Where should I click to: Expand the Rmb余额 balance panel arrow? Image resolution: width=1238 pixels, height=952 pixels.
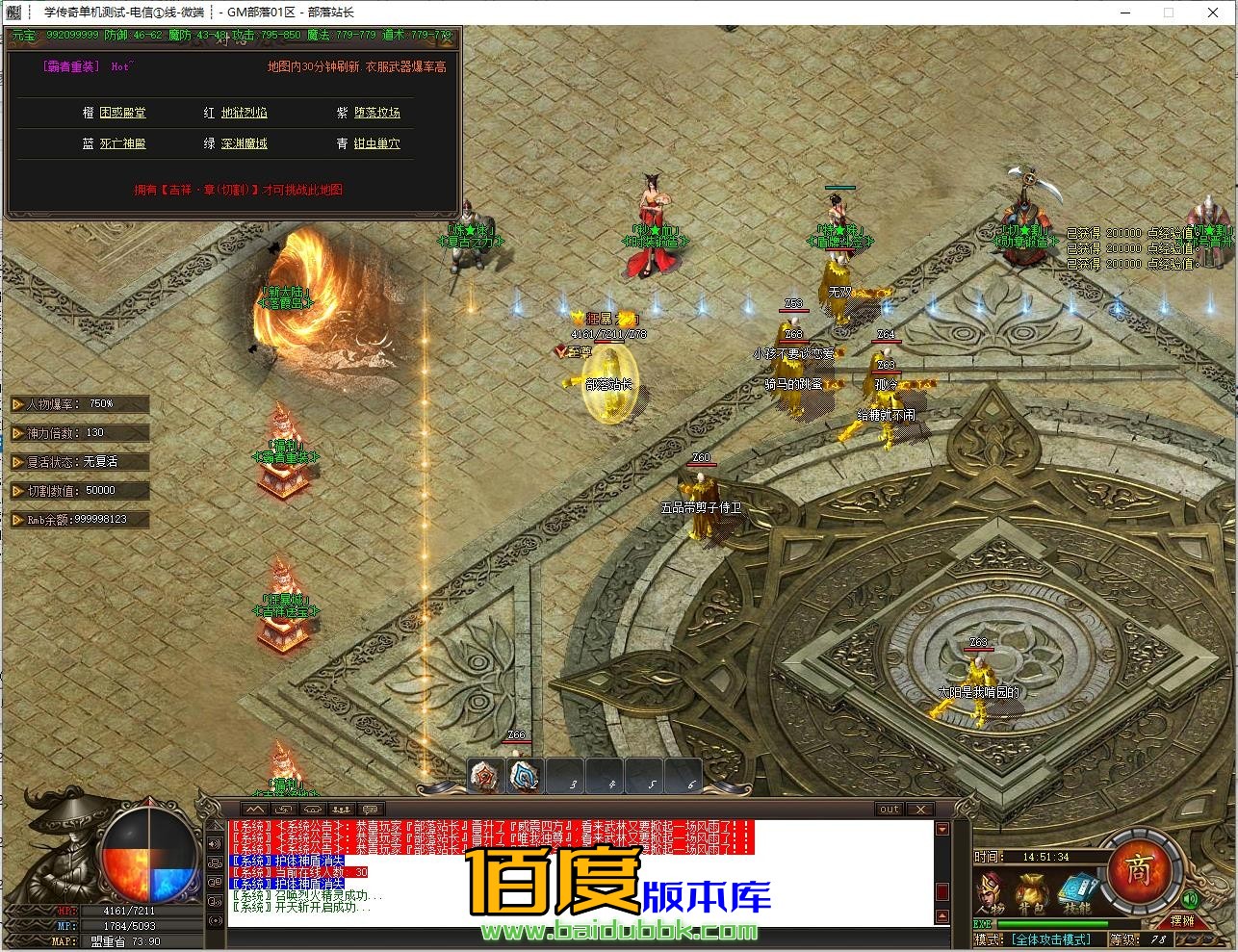click(15, 519)
